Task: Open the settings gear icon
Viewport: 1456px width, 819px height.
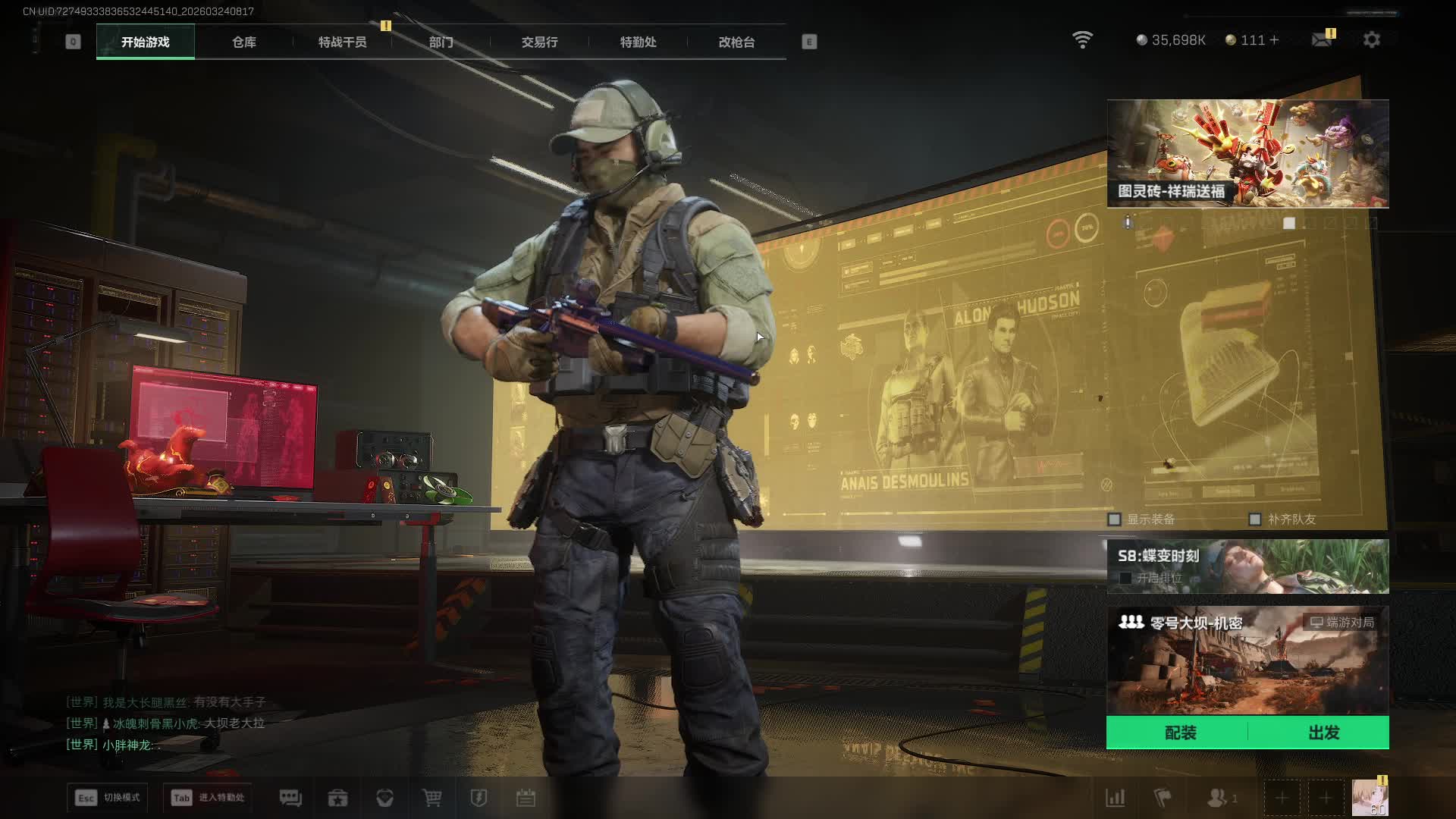Action: click(x=1371, y=39)
